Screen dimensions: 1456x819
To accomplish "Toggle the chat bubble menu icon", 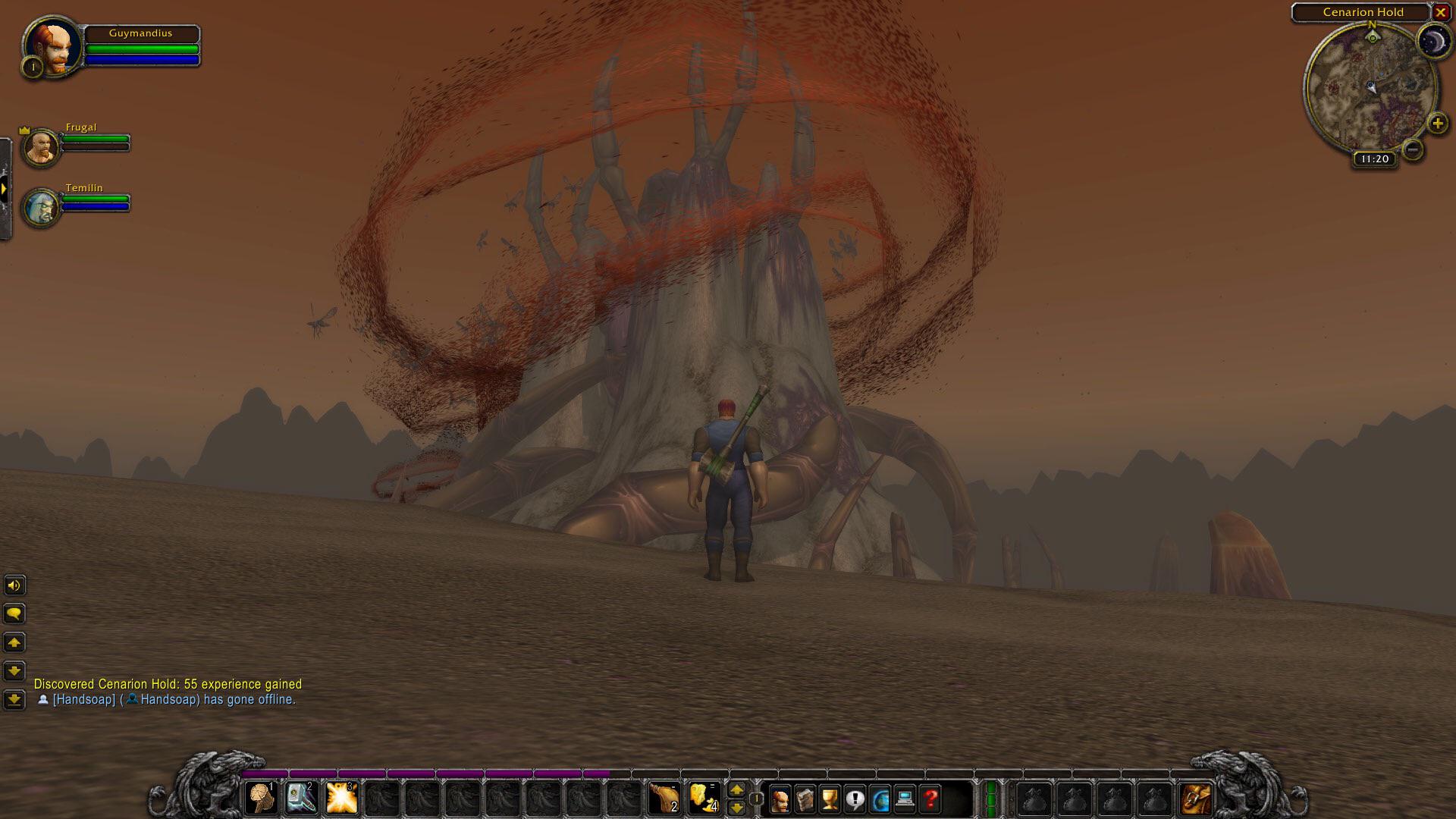I will pos(14,613).
